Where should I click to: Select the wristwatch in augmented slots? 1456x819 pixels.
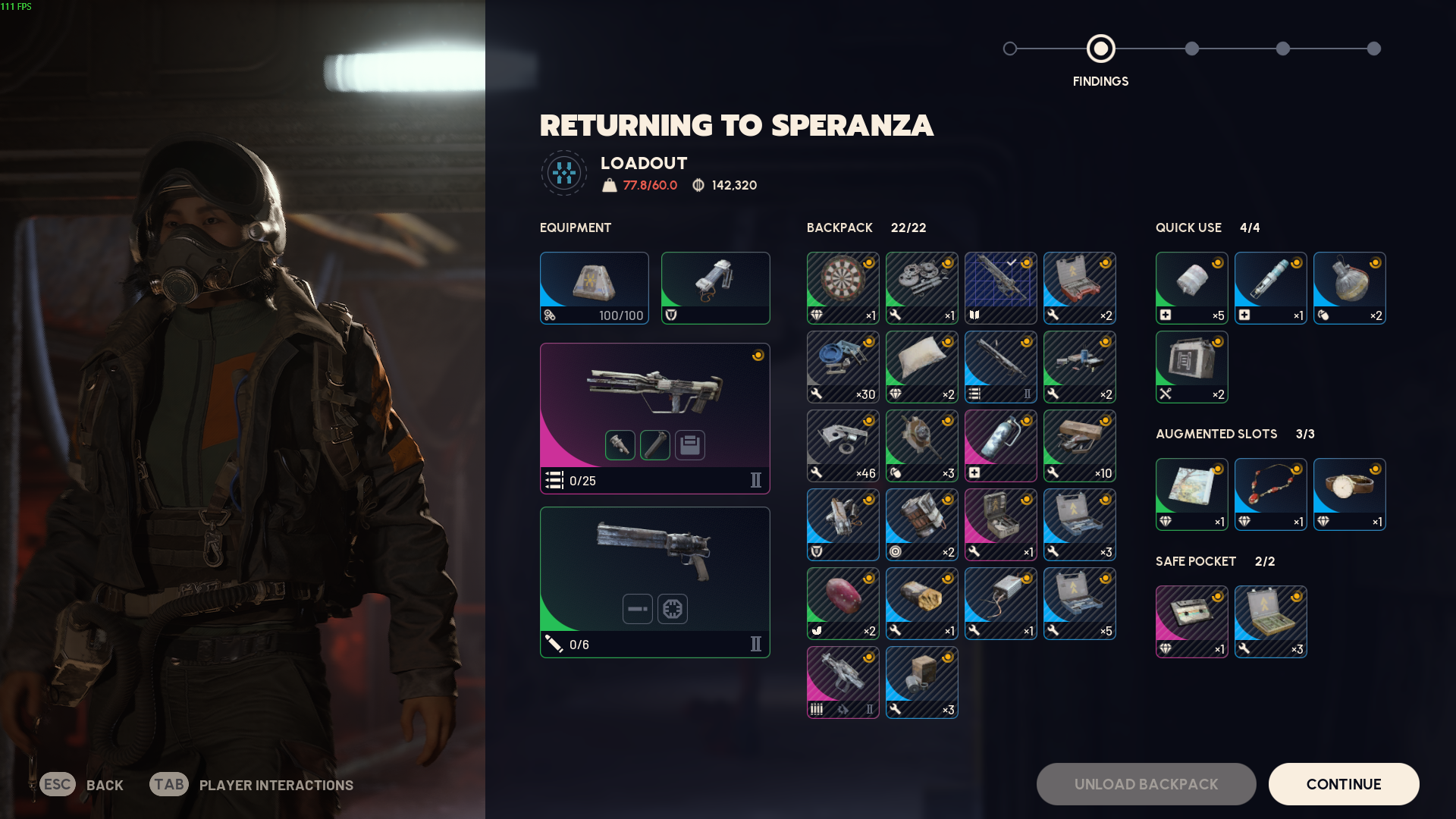pos(1349,494)
